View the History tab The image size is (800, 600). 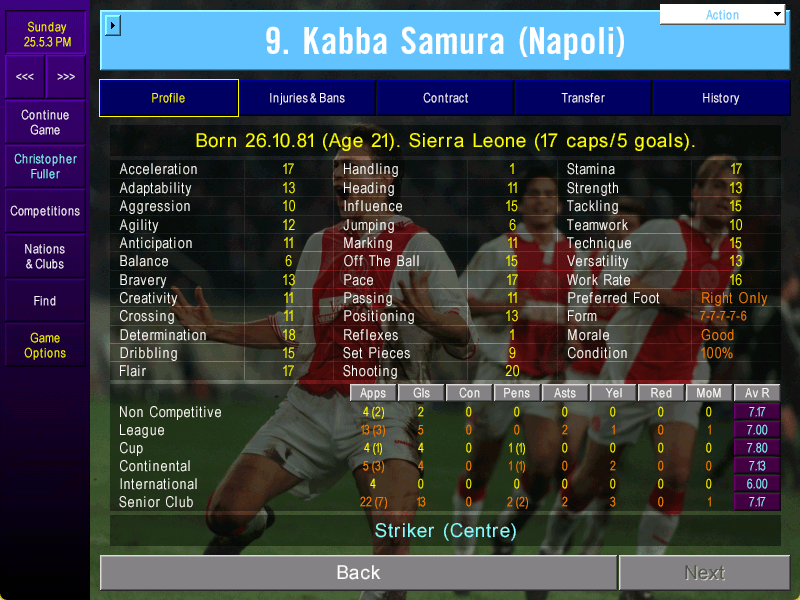pos(720,98)
